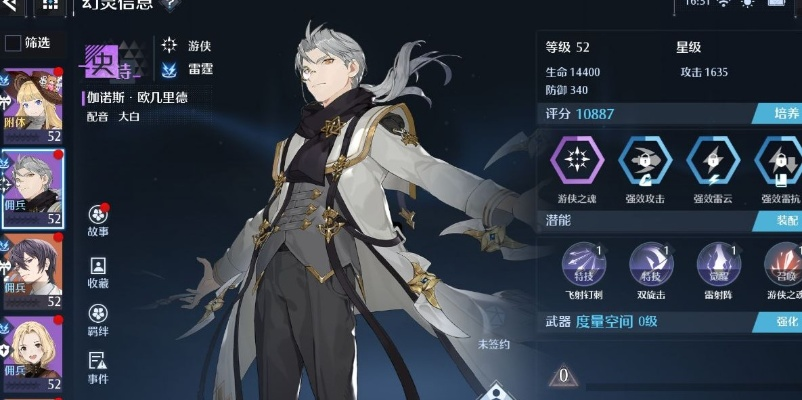
Task: Select the 强效雷云 hexagon skill icon
Action: (711, 160)
